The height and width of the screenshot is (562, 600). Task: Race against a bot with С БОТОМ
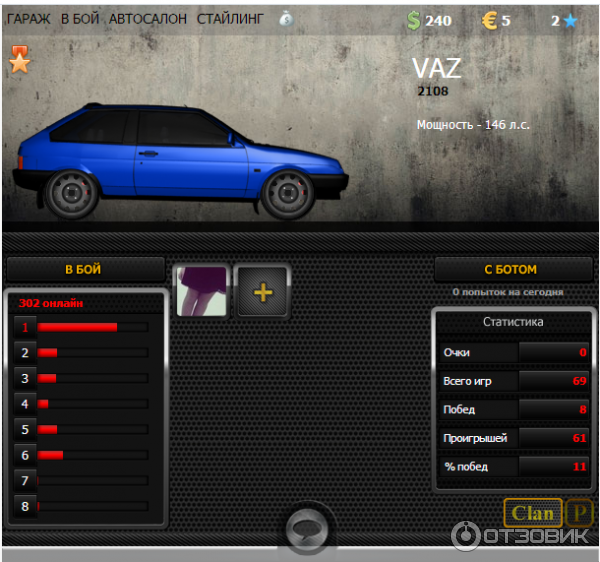(511, 269)
